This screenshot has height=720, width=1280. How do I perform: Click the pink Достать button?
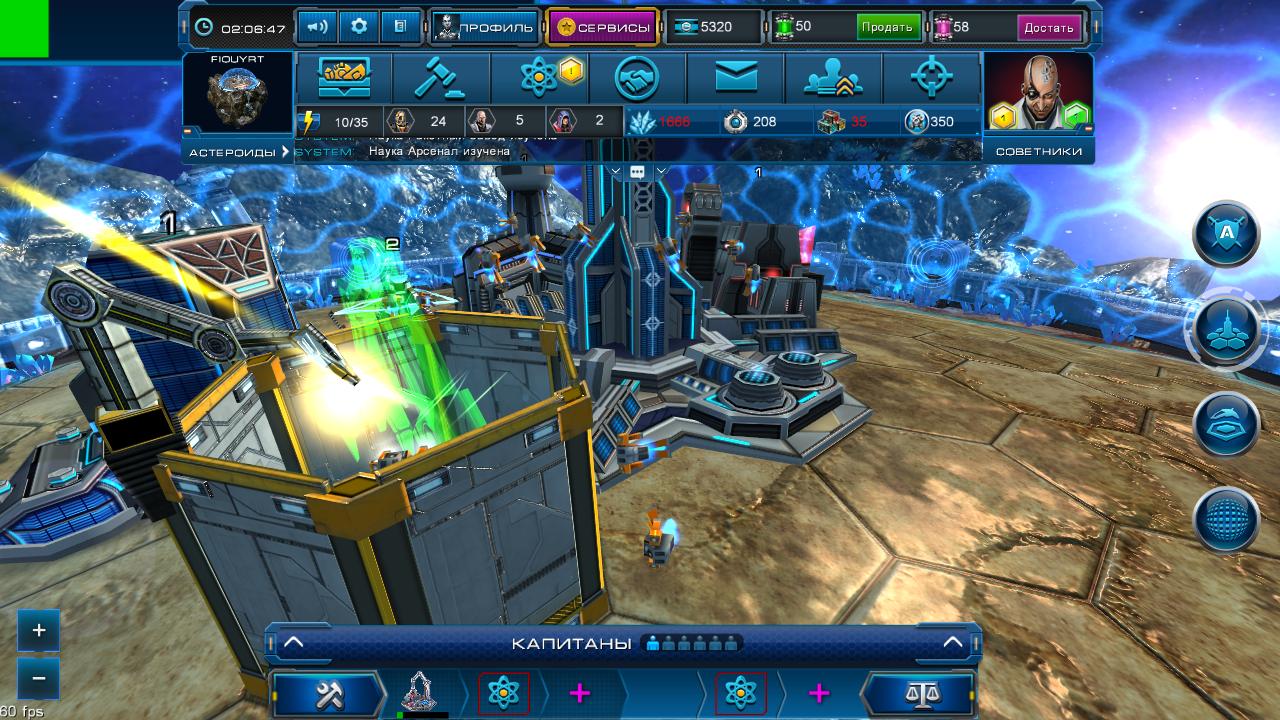tap(1049, 27)
